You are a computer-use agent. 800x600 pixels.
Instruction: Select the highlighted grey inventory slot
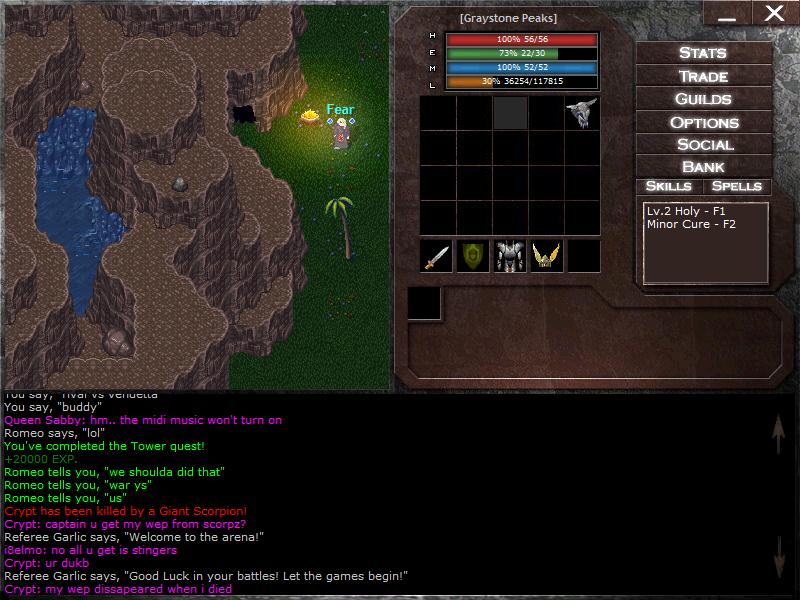pyautogui.click(x=510, y=113)
